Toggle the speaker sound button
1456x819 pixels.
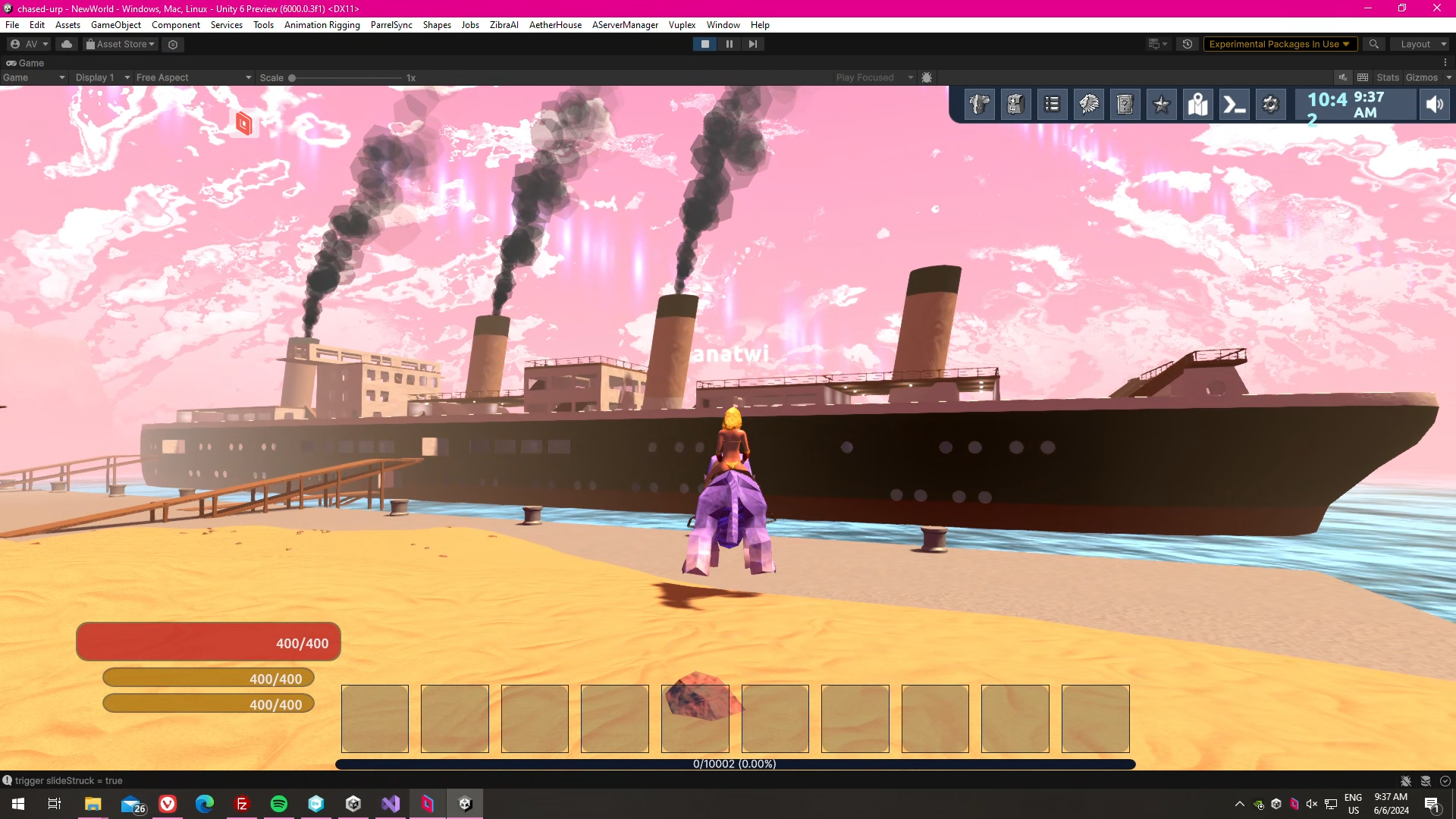pos(1434,105)
